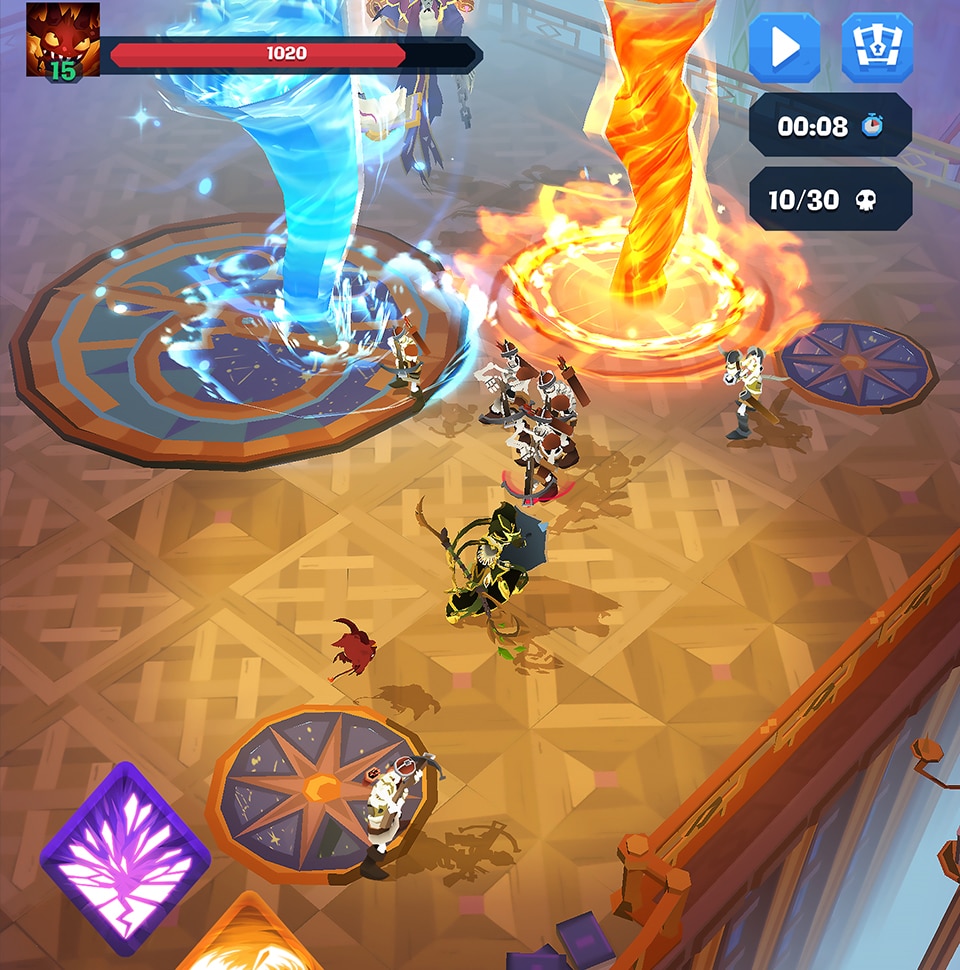Open the blue treasure chest button
This screenshot has height=970, width=960.
876,47
